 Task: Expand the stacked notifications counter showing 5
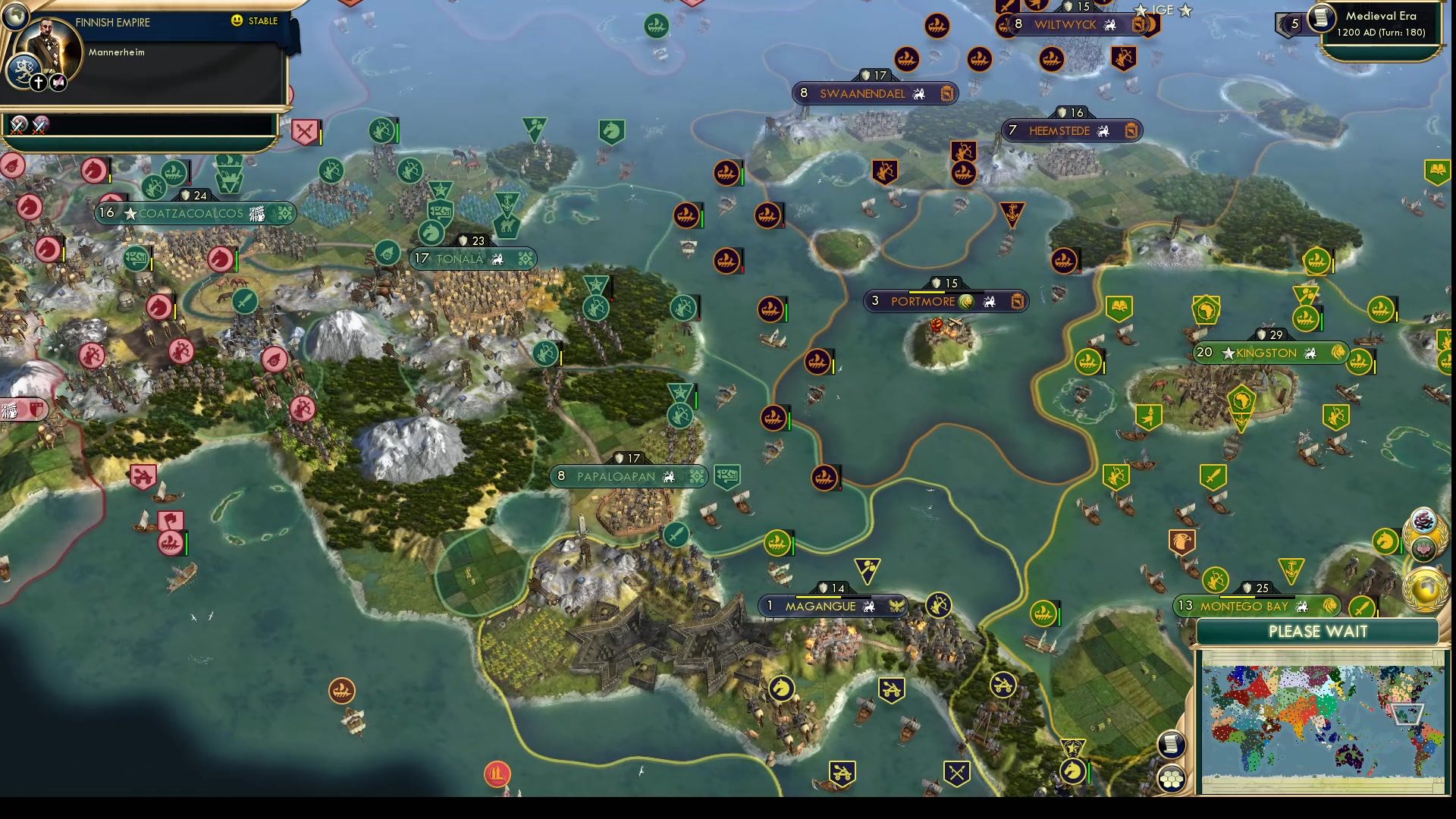coord(1295,24)
